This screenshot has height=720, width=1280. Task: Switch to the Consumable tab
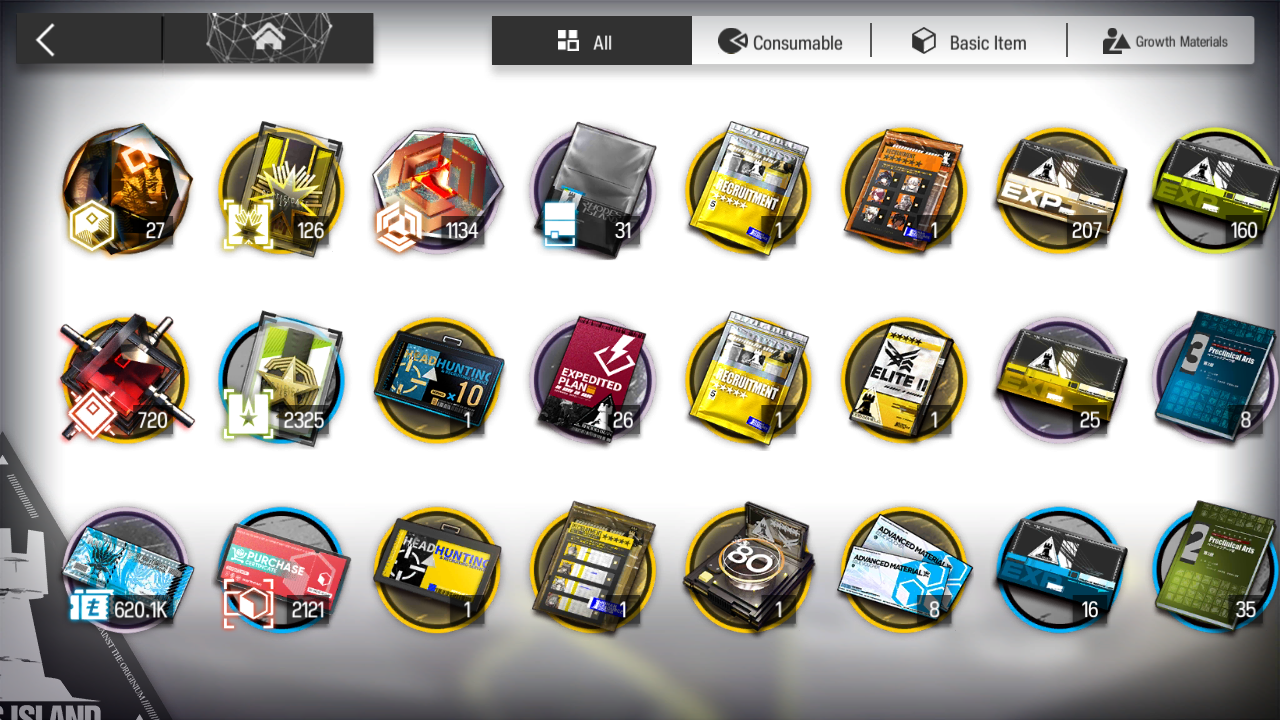click(781, 42)
